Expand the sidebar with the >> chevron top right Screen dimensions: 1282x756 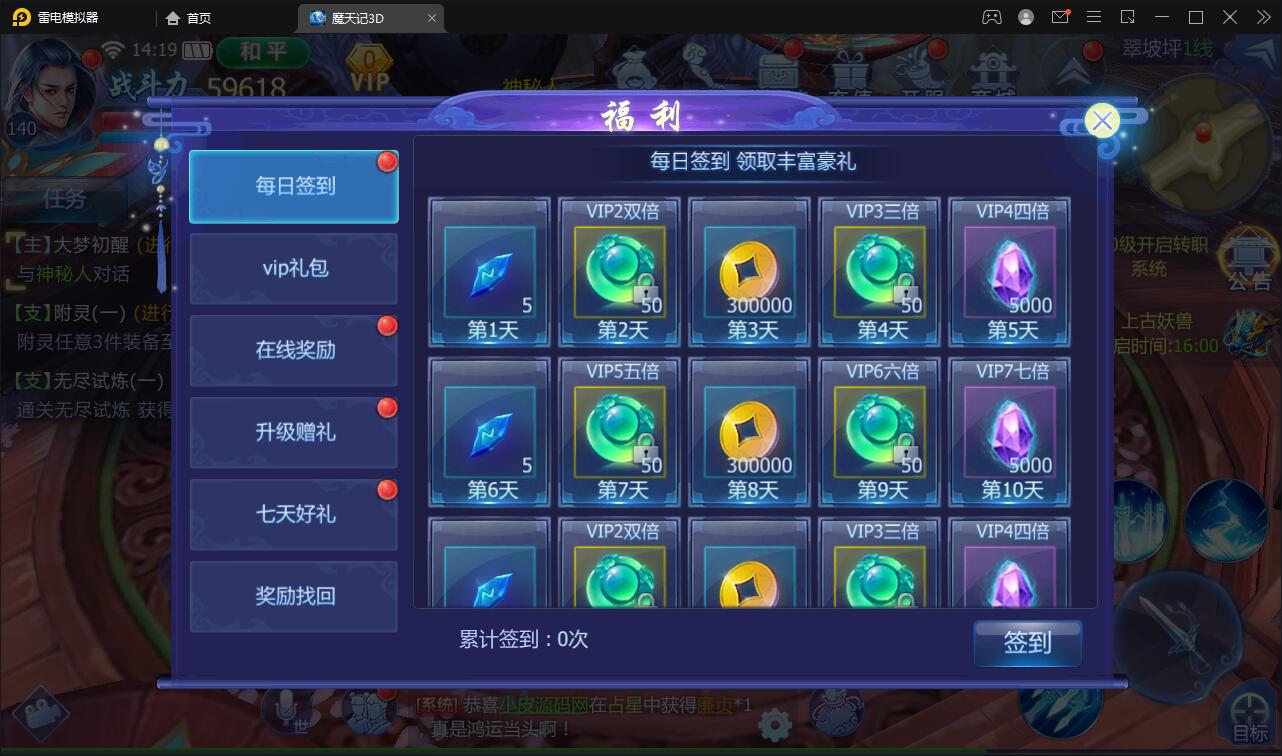[x=1262, y=17]
